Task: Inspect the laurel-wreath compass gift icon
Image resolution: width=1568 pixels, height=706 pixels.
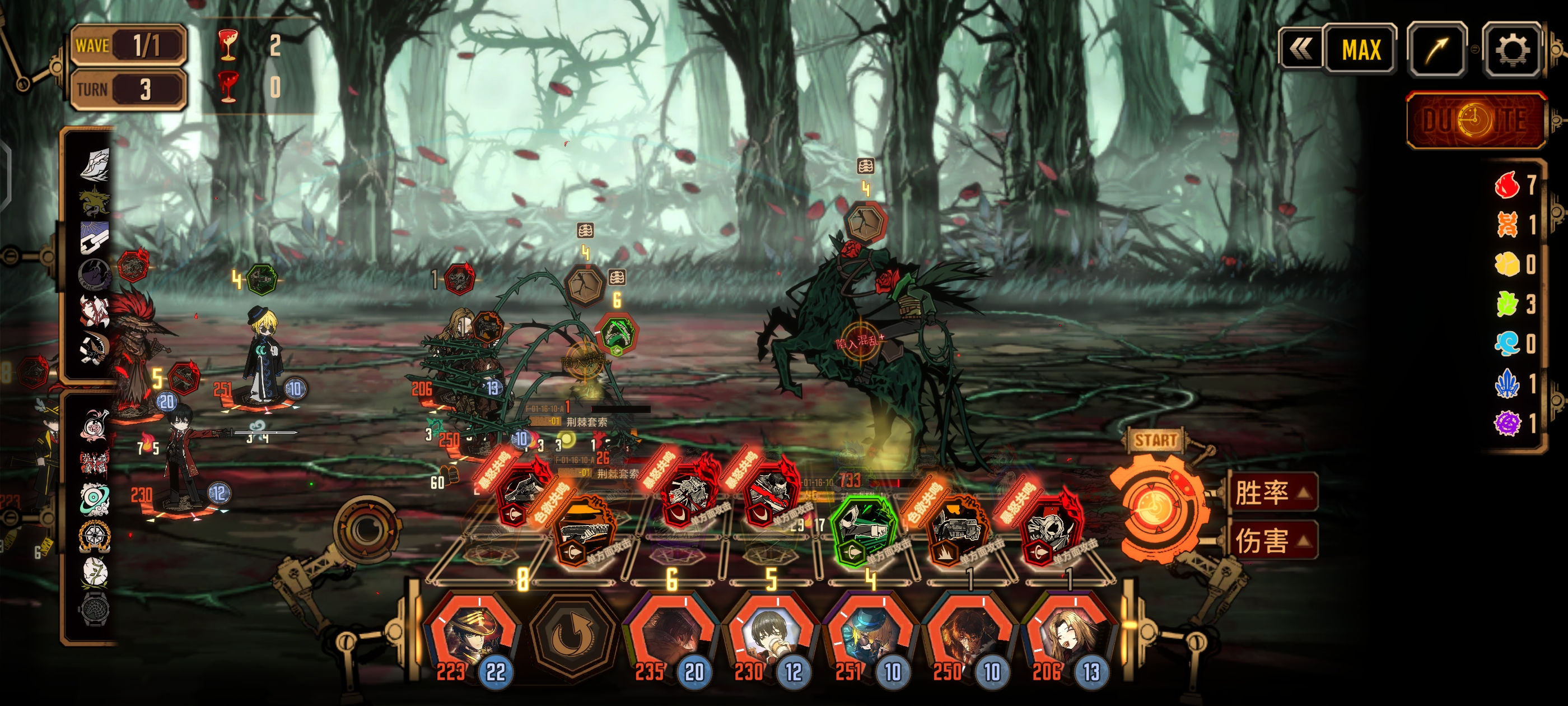Action: coord(95,536)
